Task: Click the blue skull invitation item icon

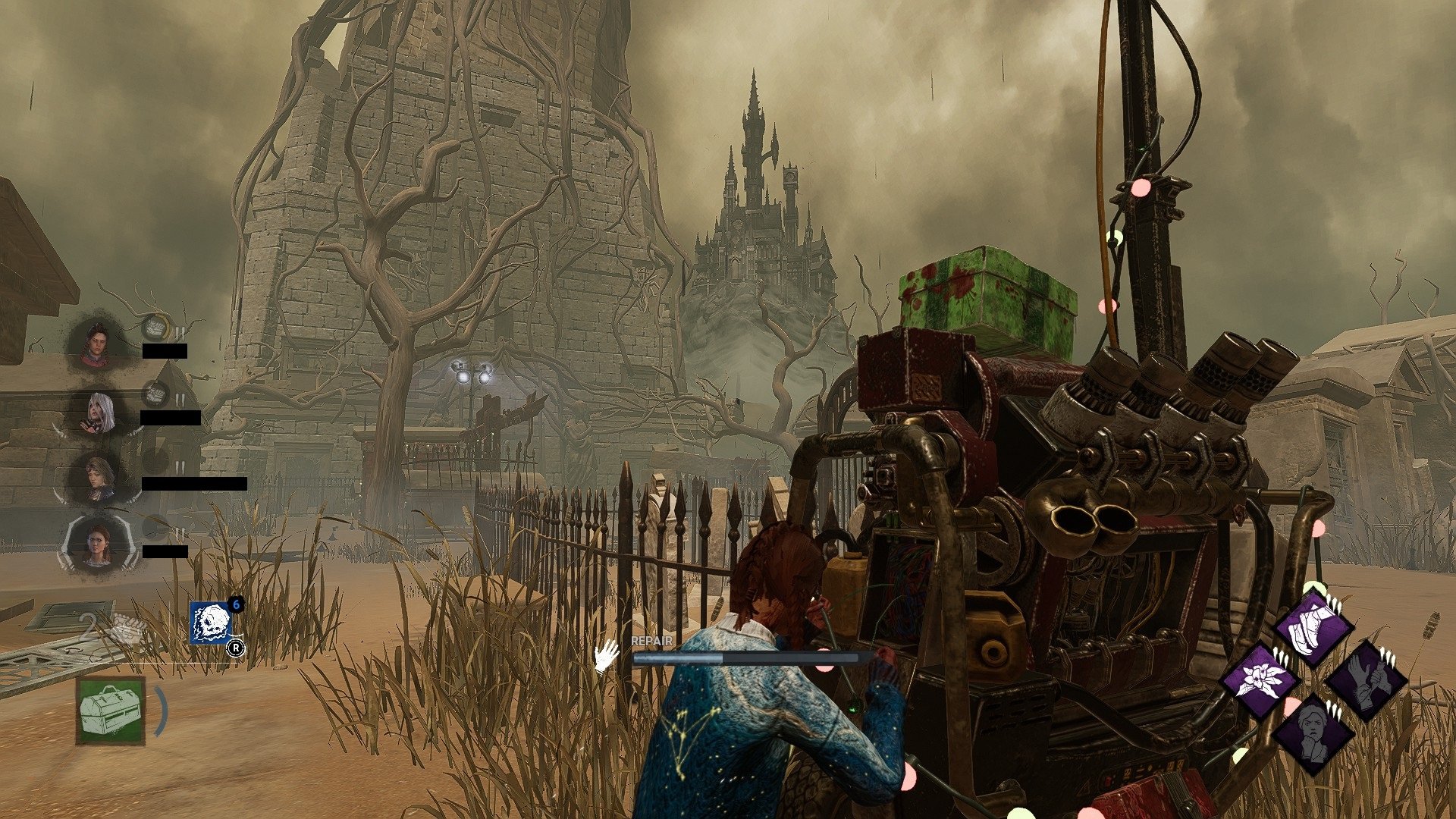Action: 211,623
